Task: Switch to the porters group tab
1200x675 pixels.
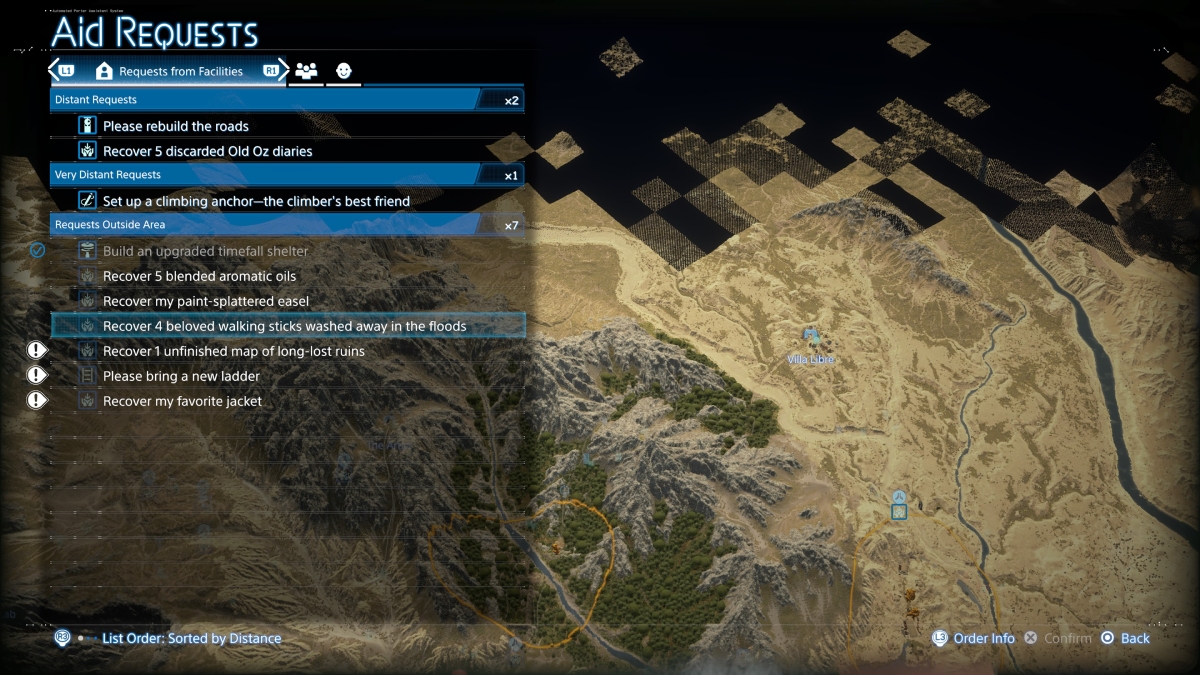Action: click(x=306, y=71)
